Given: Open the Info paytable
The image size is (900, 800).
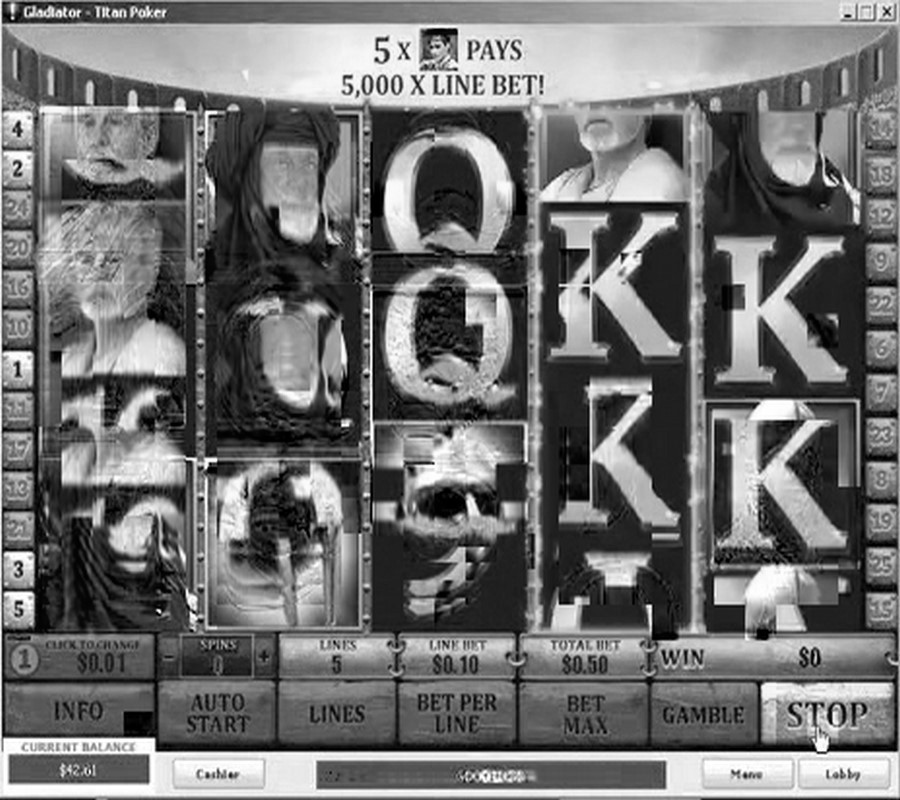Looking at the screenshot, I should 79,712.
